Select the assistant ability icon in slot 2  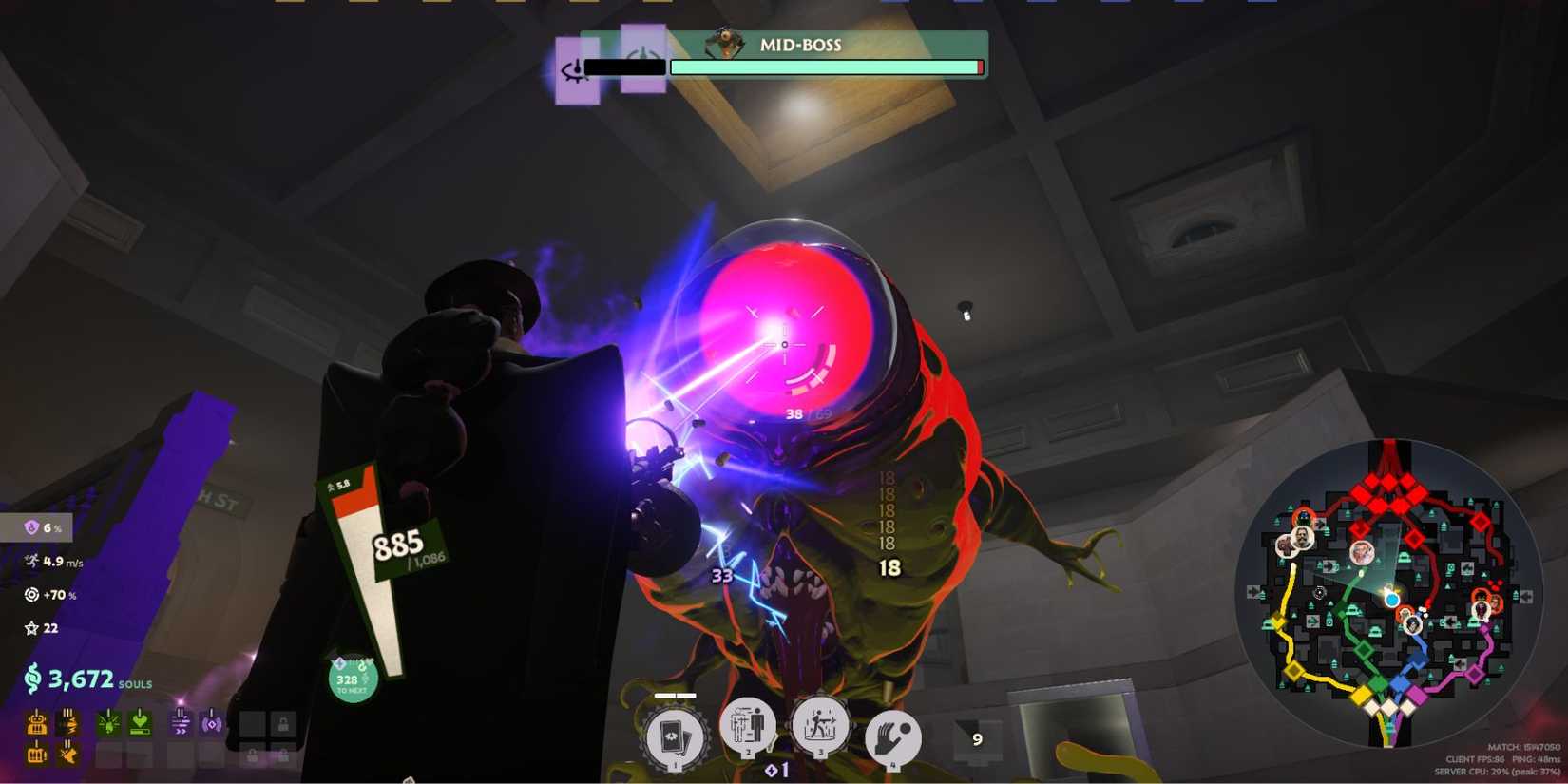(750, 727)
